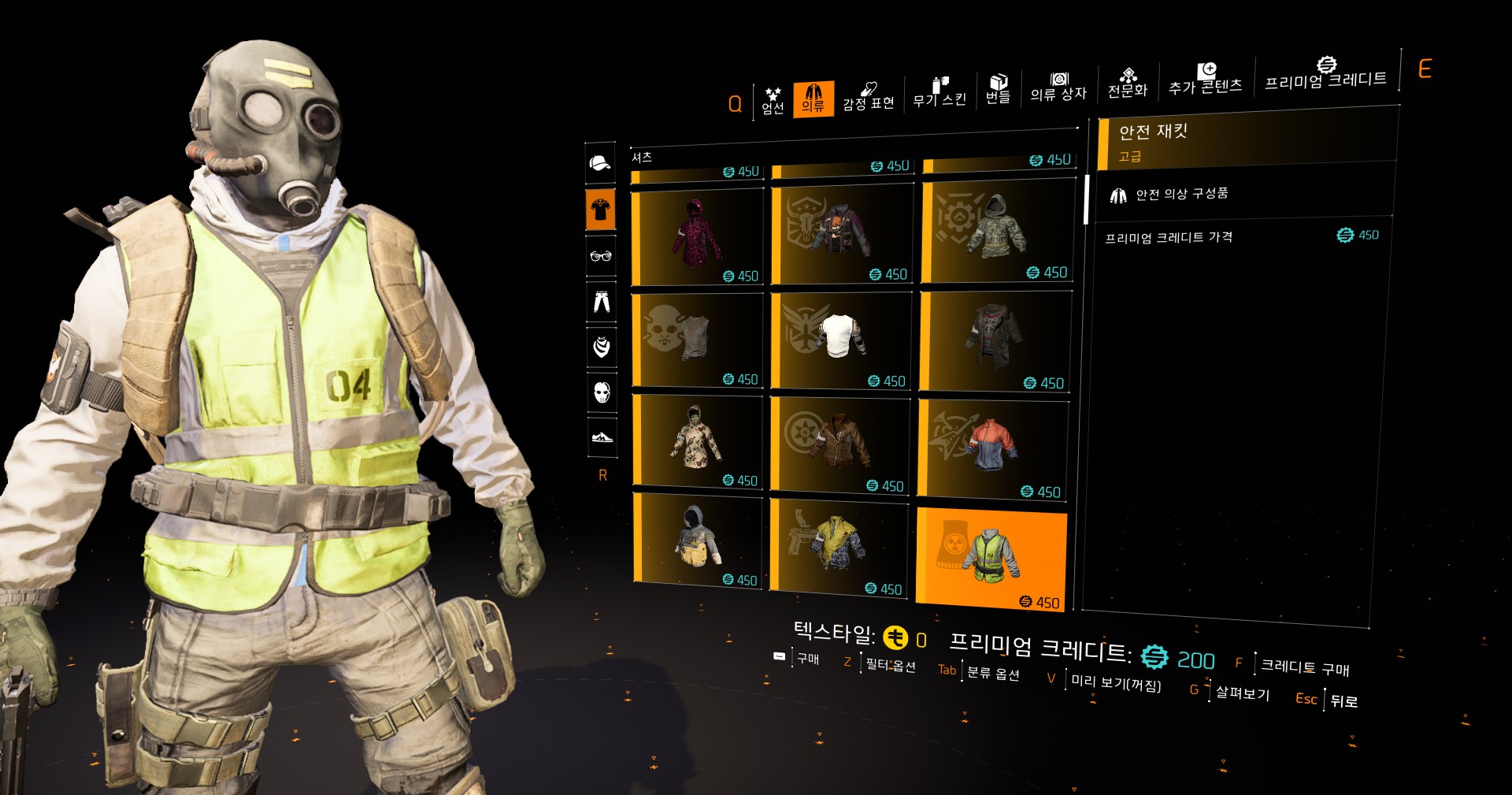
Task: Open the 감정 표현 emotes tab
Action: pyautogui.click(x=869, y=97)
